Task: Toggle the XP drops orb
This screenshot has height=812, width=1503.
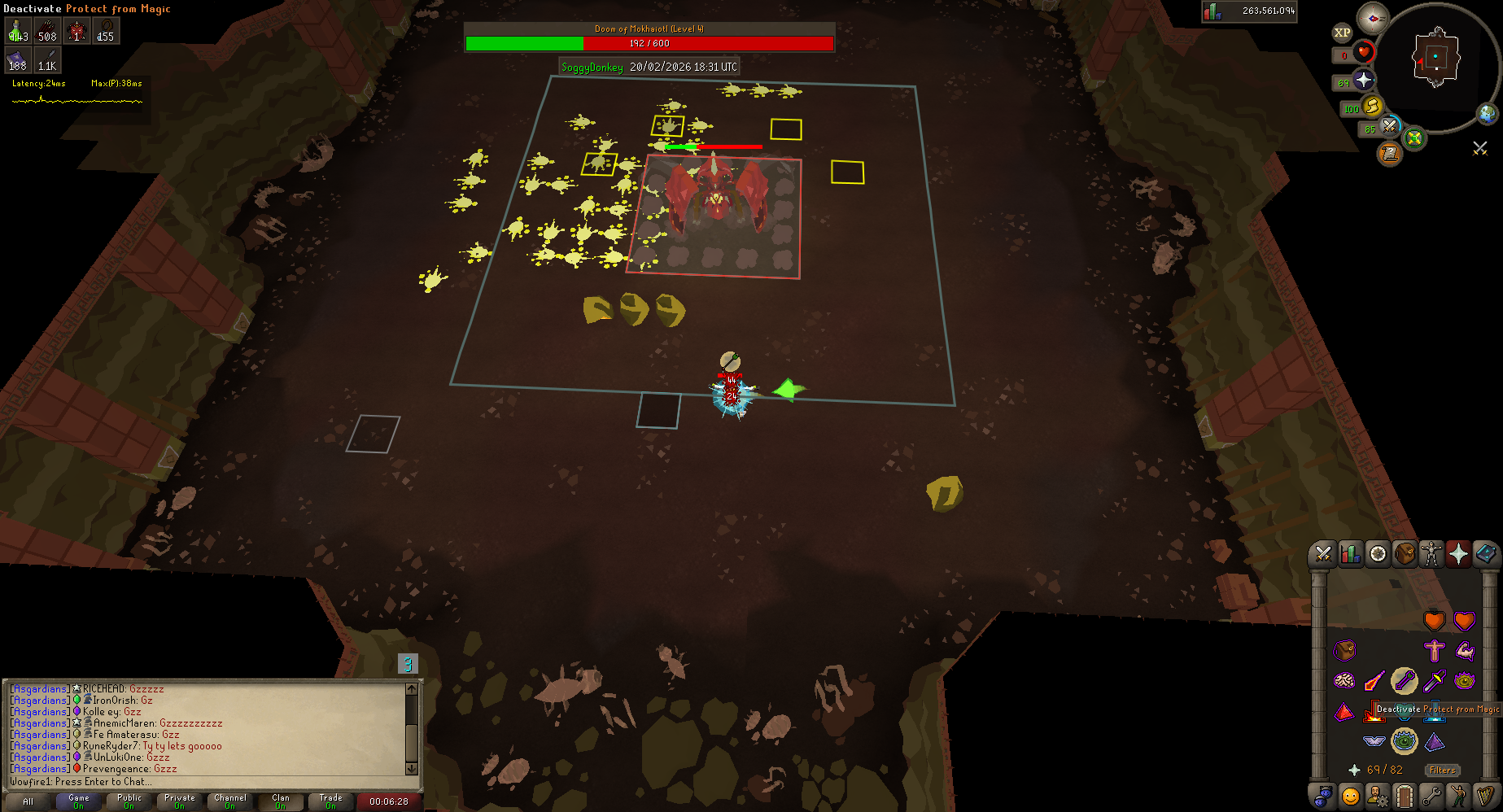Action: pos(1342,33)
